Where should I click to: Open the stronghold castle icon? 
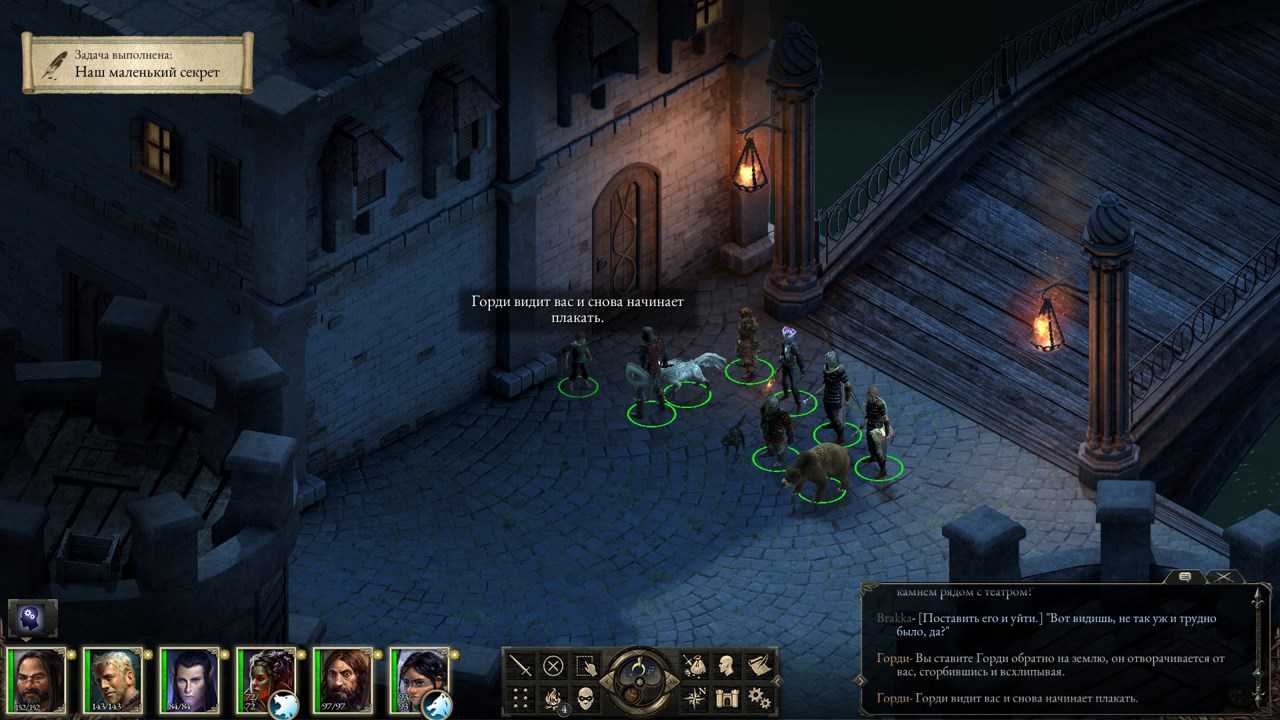coord(727,697)
